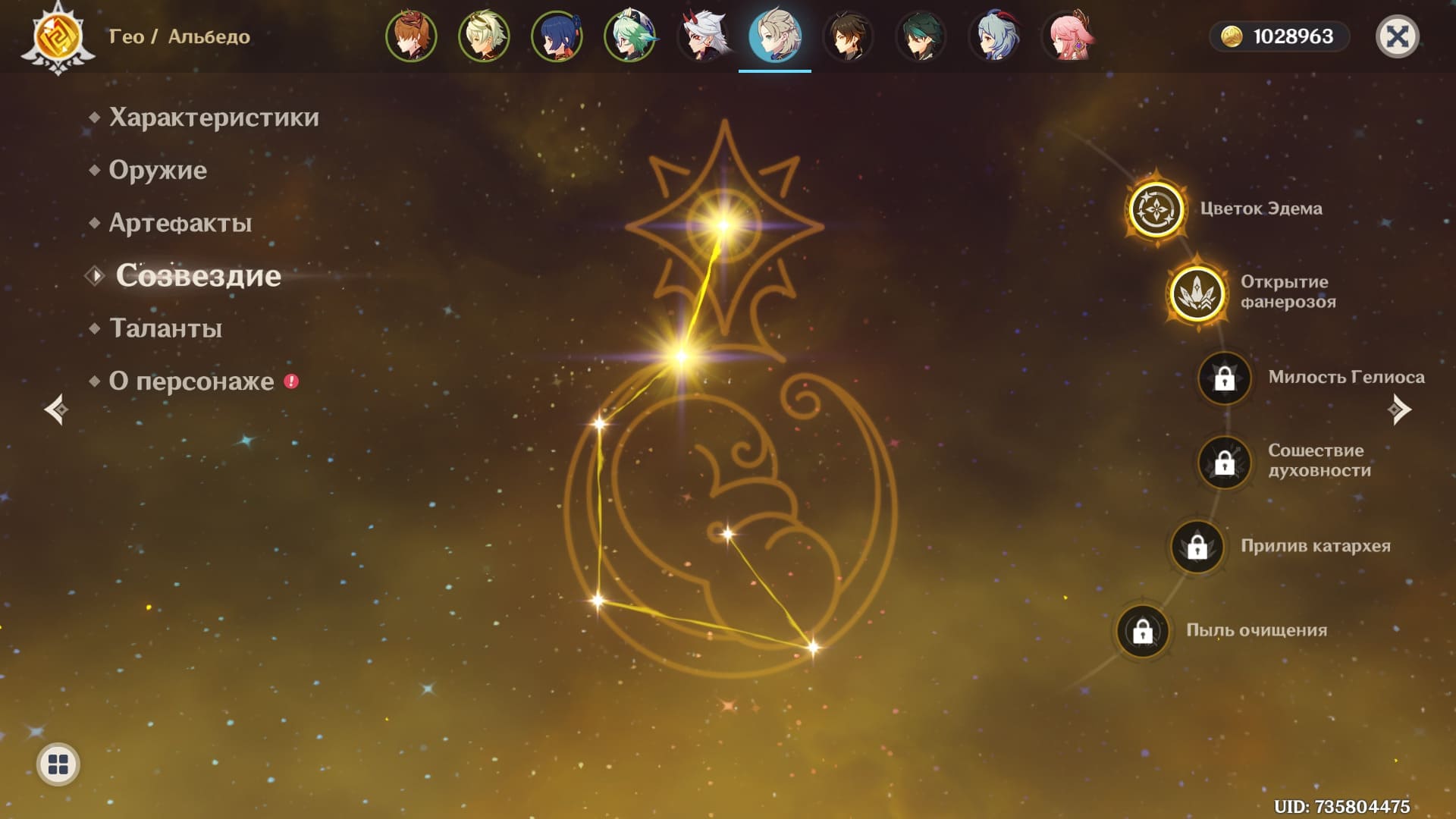This screenshot has height=819, width=1456.
Task: Select the Созвездие menu entry
Action: 198,275
